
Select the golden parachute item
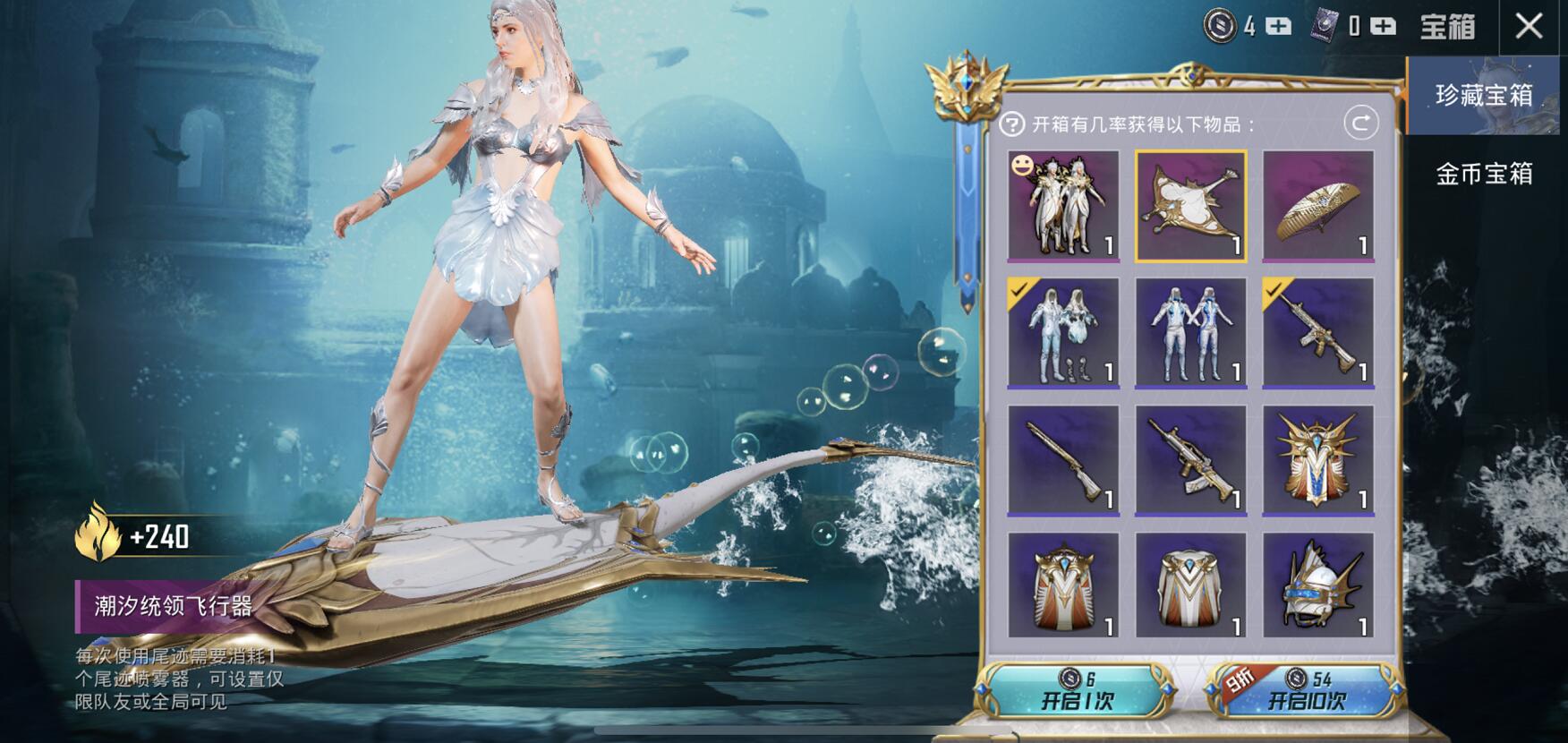1317,206
